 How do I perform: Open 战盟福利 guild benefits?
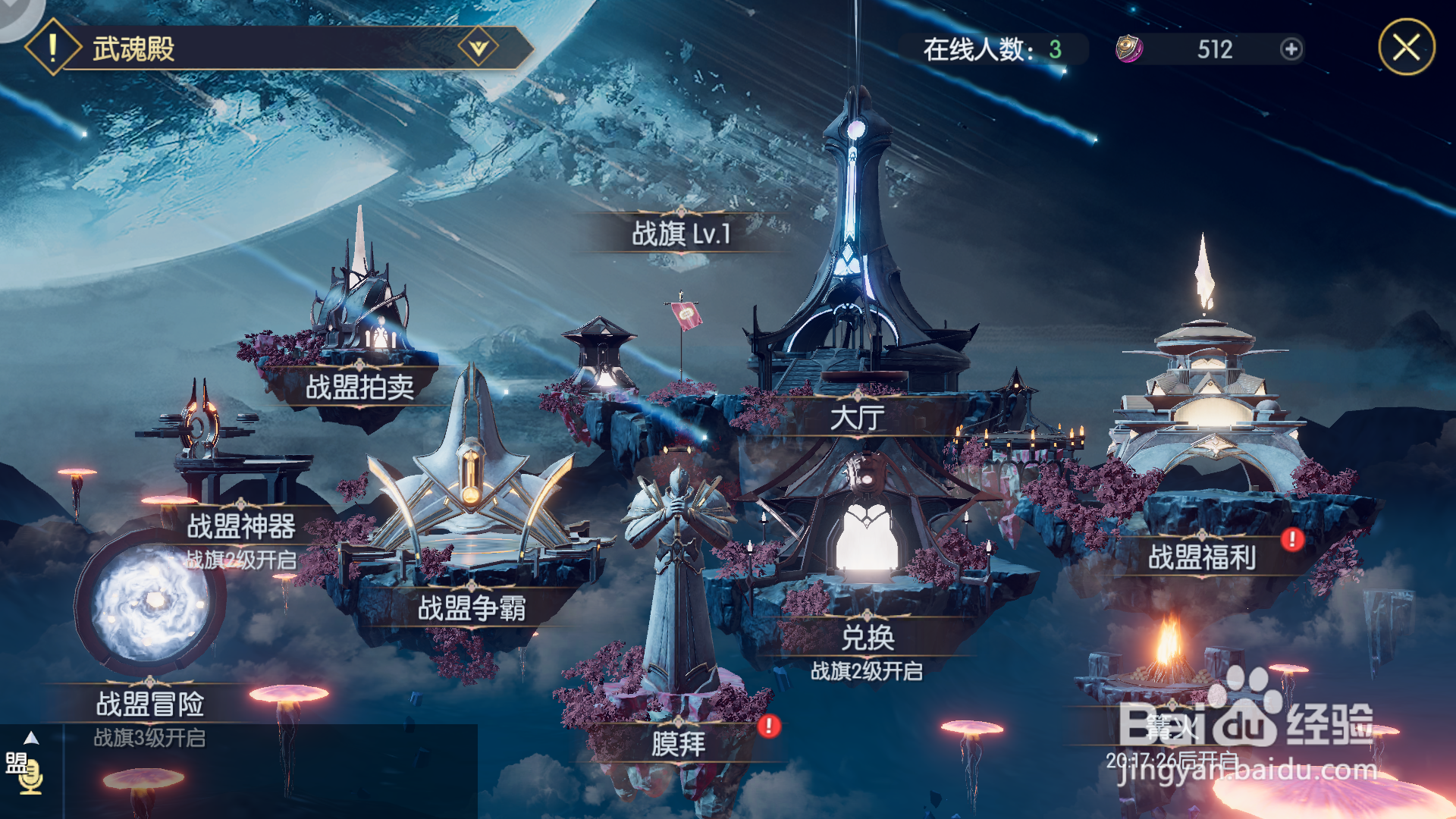click(x=1202, y=557)
